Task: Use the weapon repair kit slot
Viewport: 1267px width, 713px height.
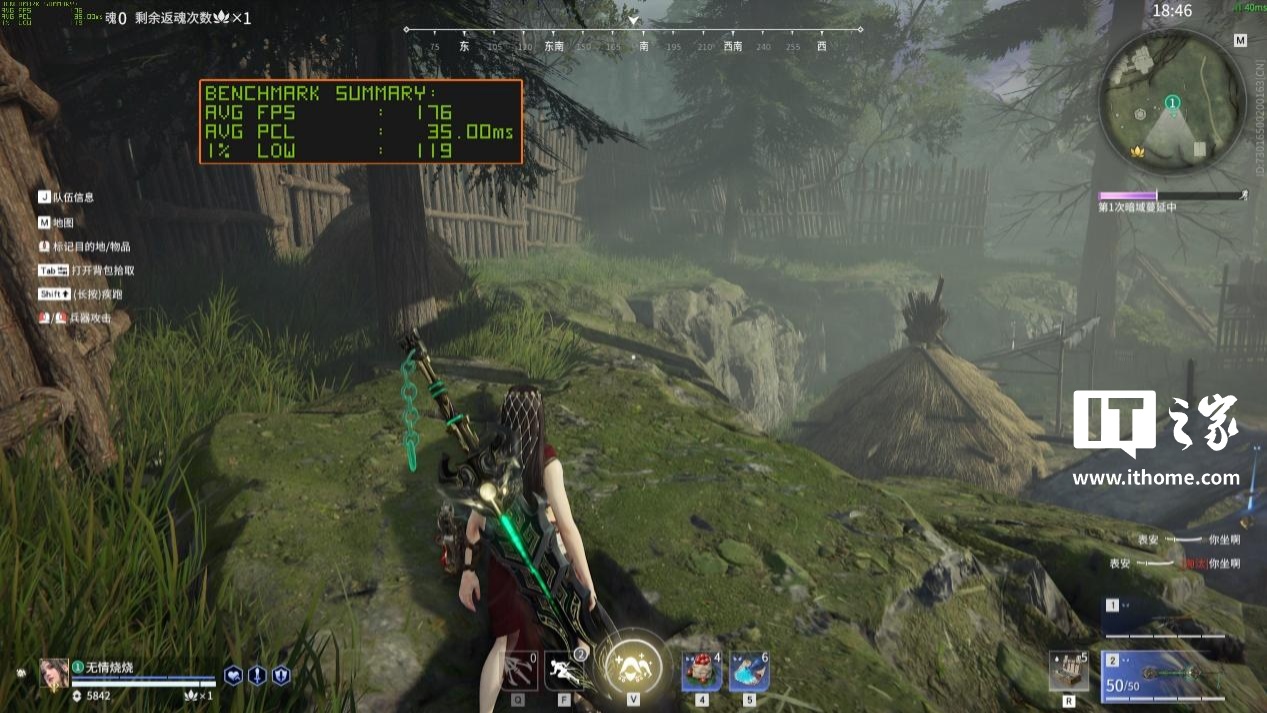Action: coord(1068,670)
